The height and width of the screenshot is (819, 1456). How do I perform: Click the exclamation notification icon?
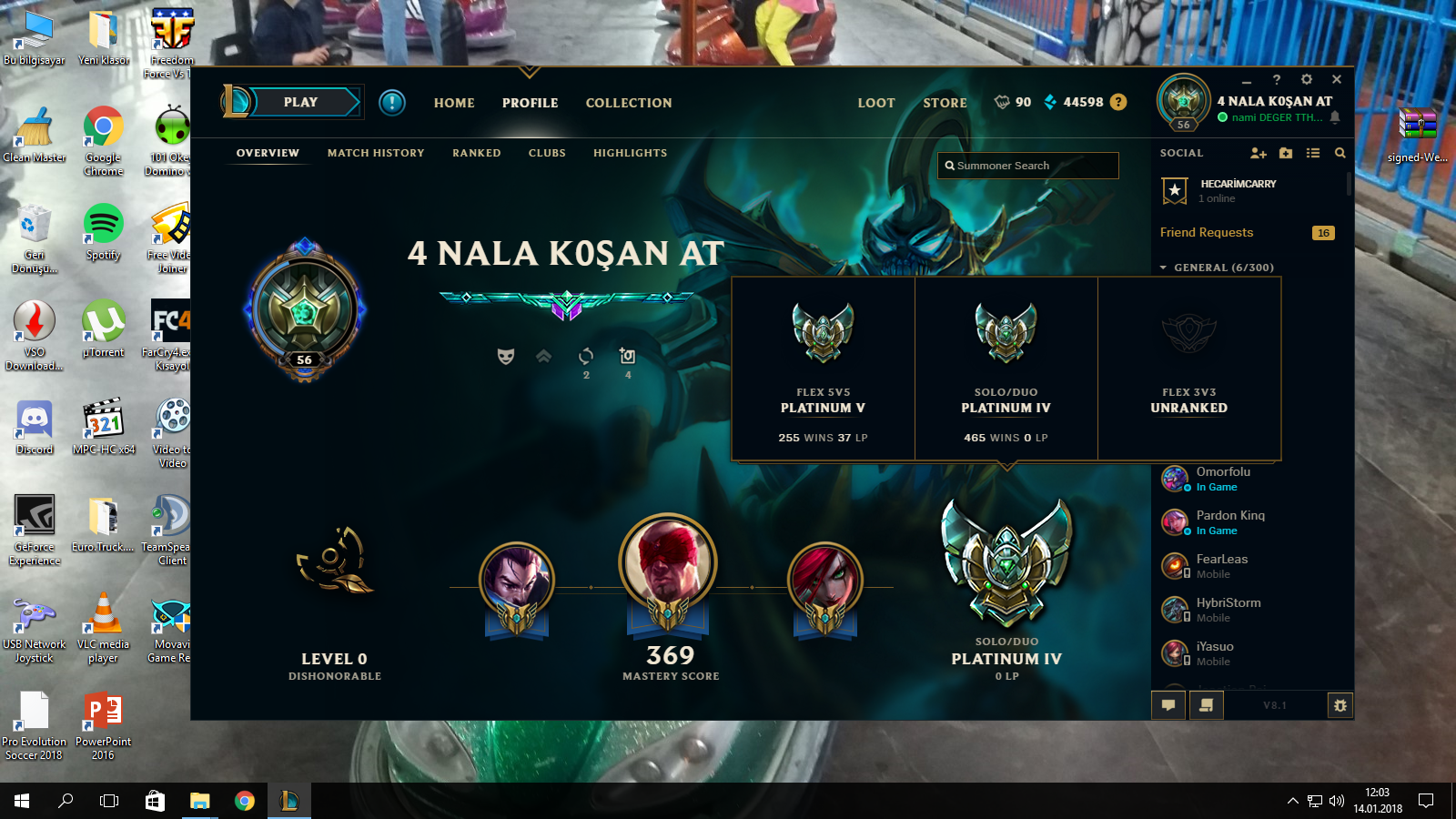tap(392, 102)
